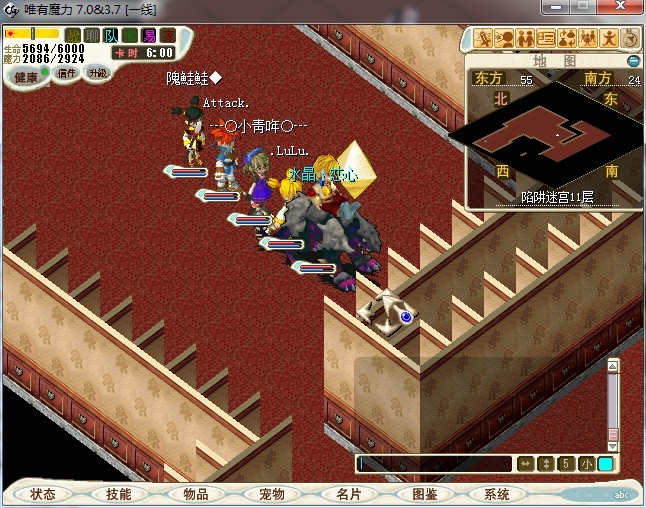The width and height of the screenshot is (646, 508).
Task: Toggle the 易 trade switch
Action: [149, 35]
